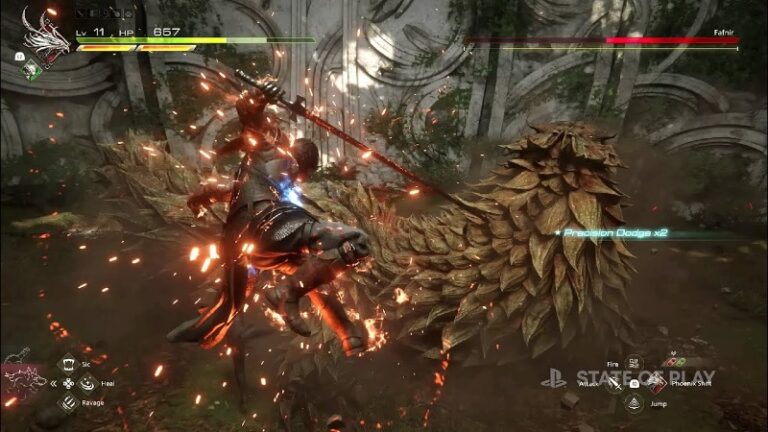Choose the green Eikon icon below the portrait

pos(31,70)
